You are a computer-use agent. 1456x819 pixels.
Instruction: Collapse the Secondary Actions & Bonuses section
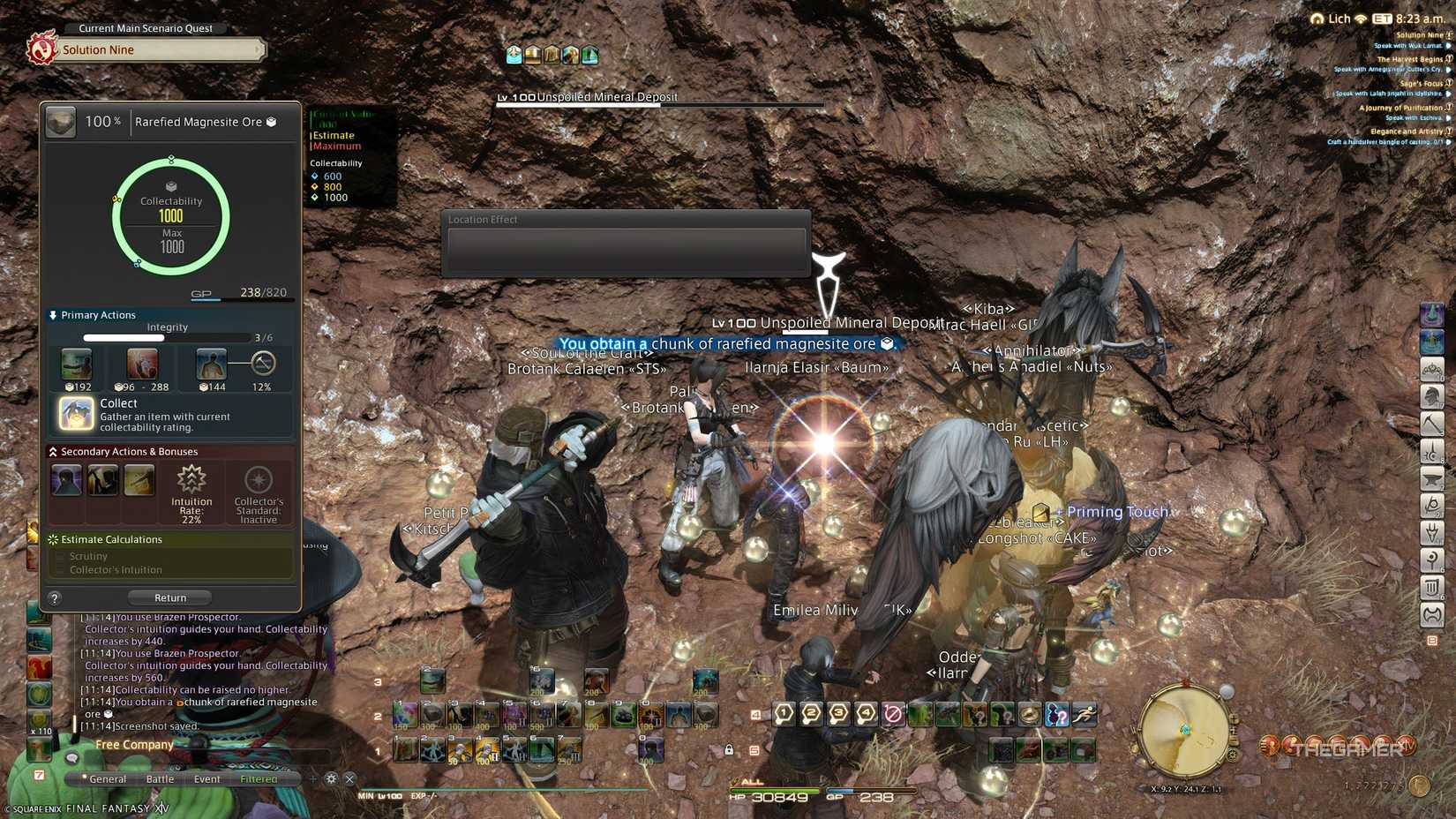coord(51,451)
